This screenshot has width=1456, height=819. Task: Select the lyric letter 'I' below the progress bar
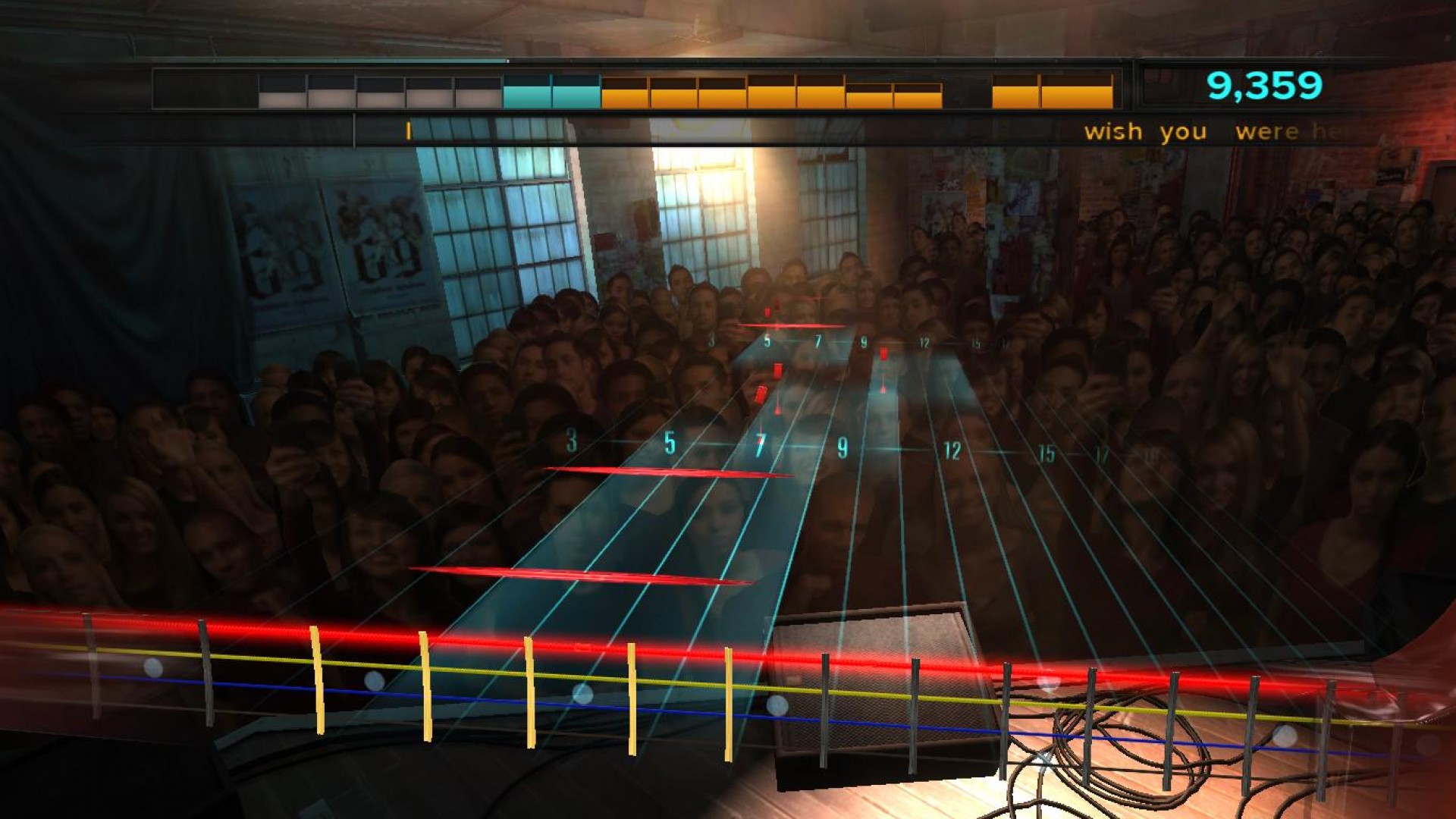coord(406,131)
